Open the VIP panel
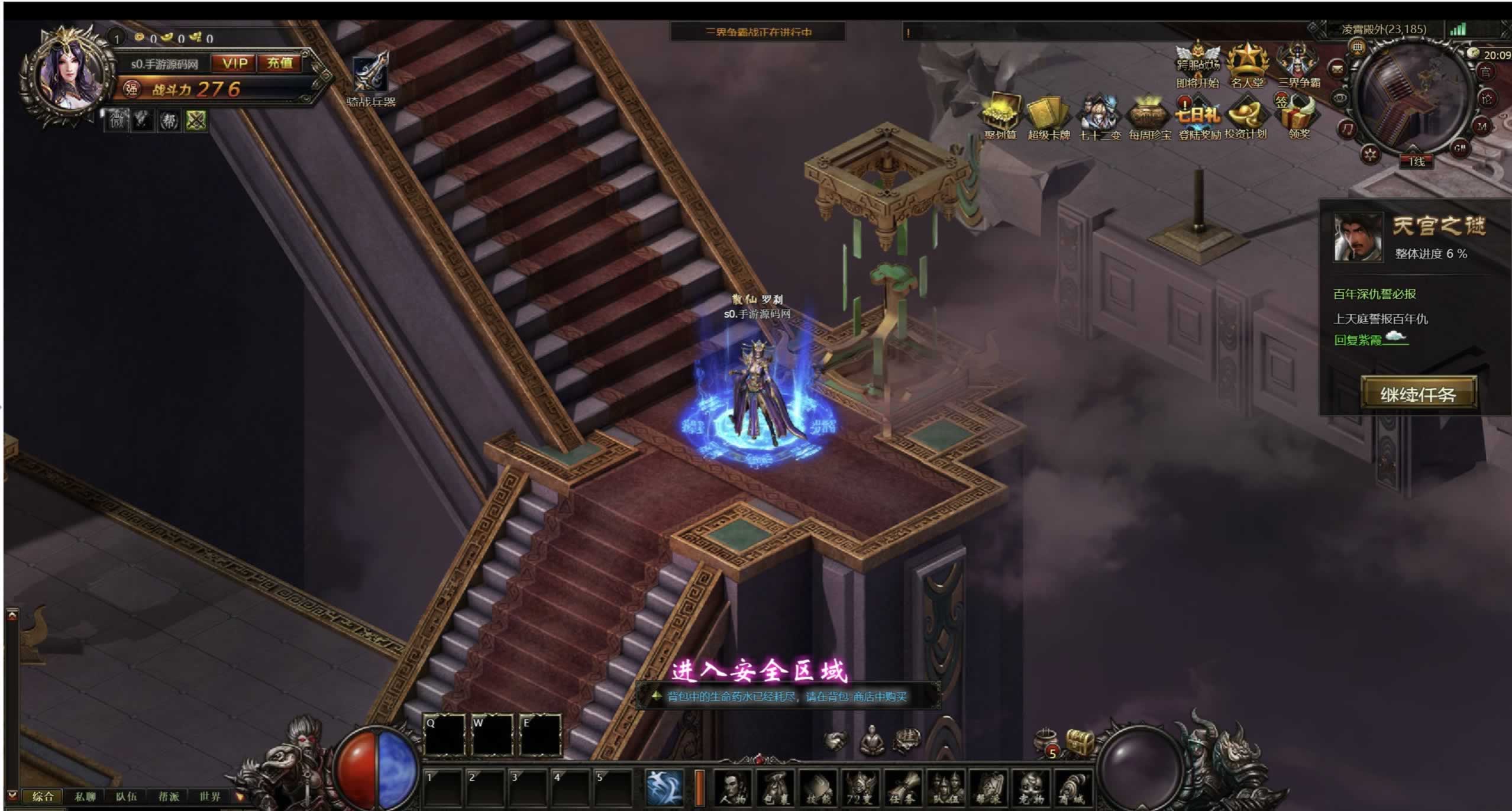 (x=235, y=63)
